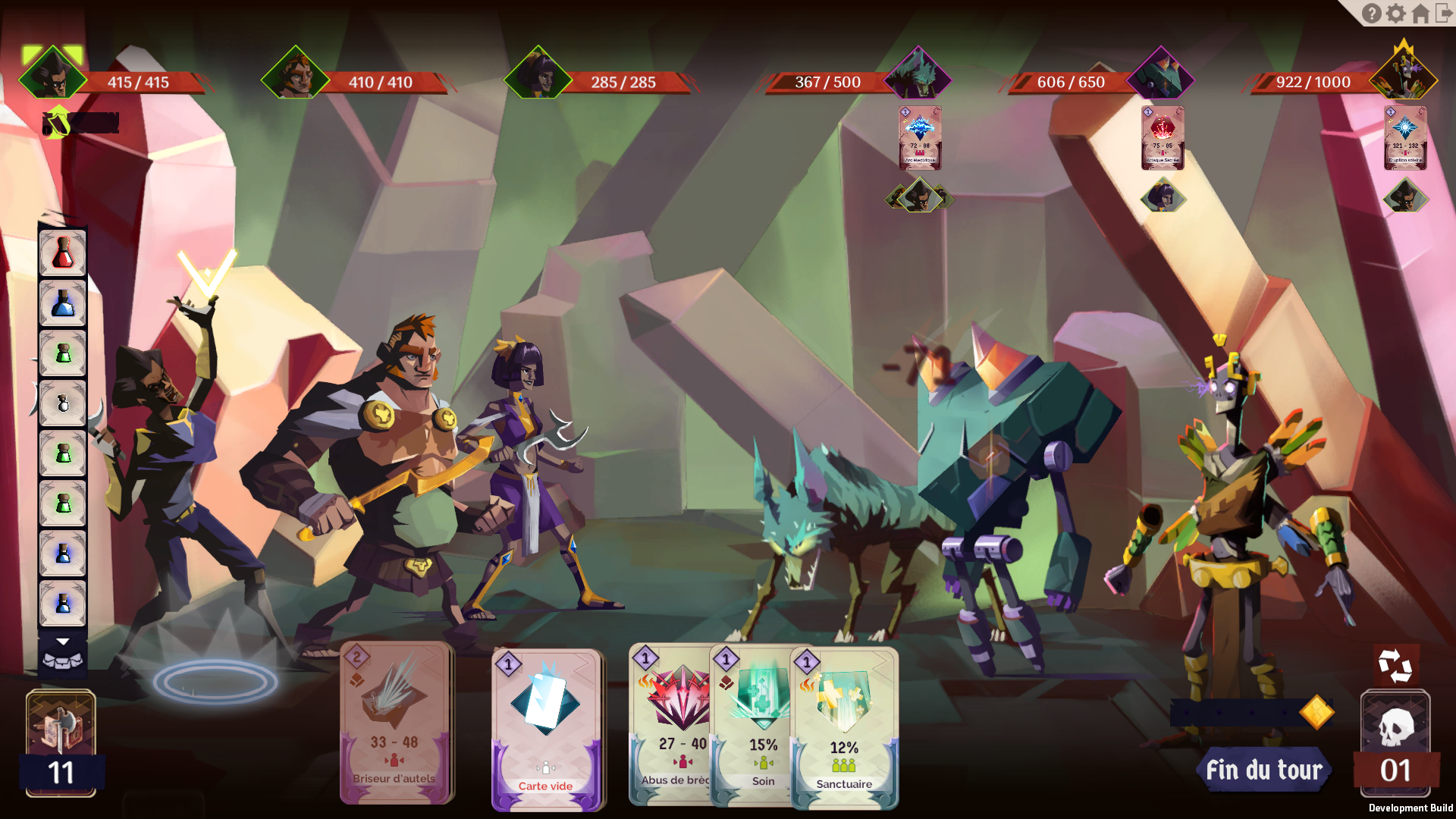The width and height of the screenshot is (1456, 819).
Task: Use the red potion slot
Action: tap(63, 253)
